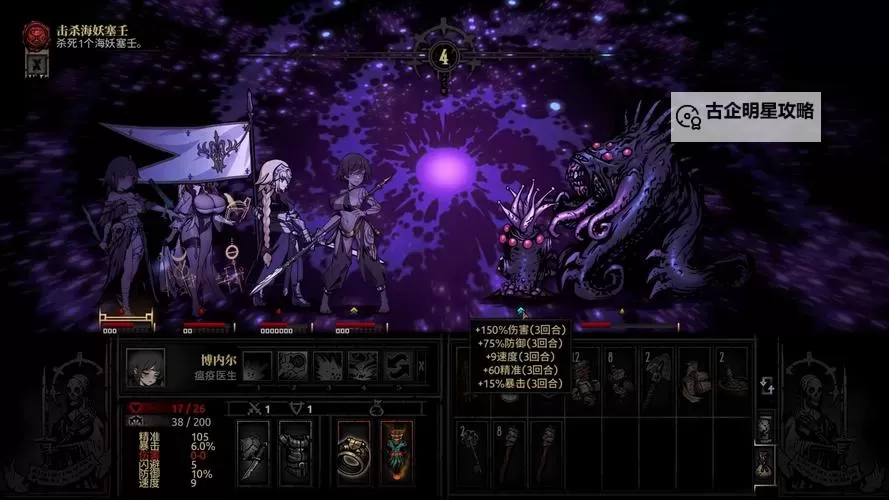The image size is (889, 500).
Task: Click the retreat flag under the quest seal
Action: [x=35, y=64]
